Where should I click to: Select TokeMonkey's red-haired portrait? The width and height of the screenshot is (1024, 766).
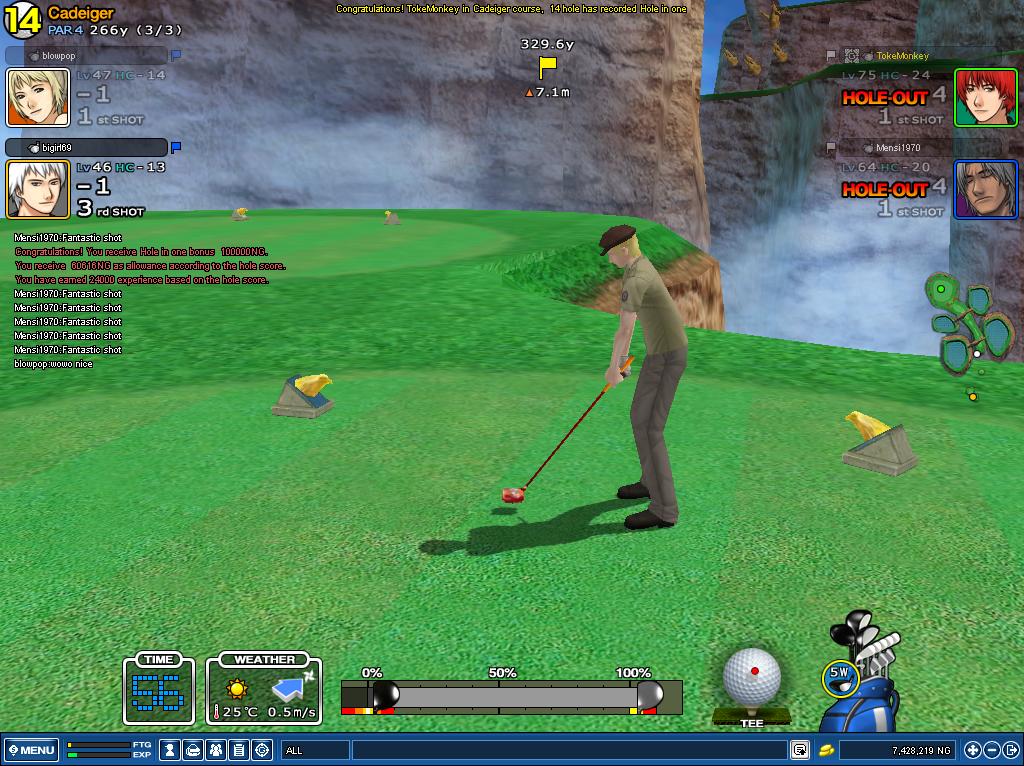pos(985,97)
